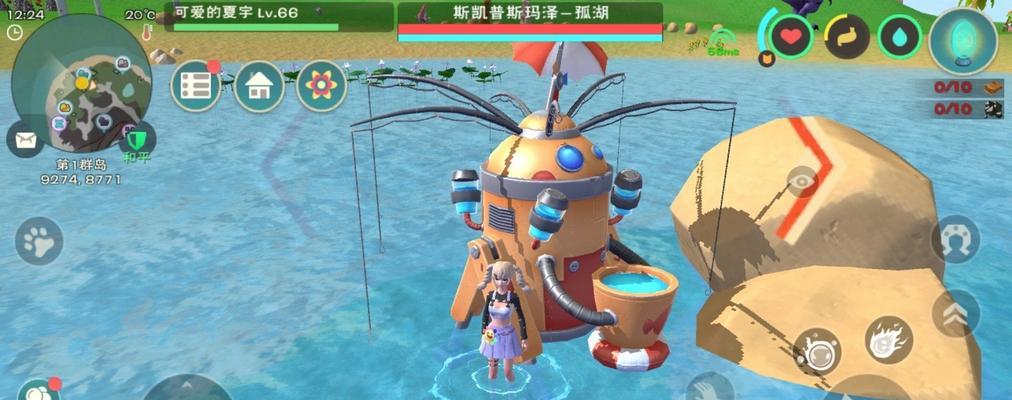Open the paw print pet menu
The image size is (1012, 400).
coord(39,241)
